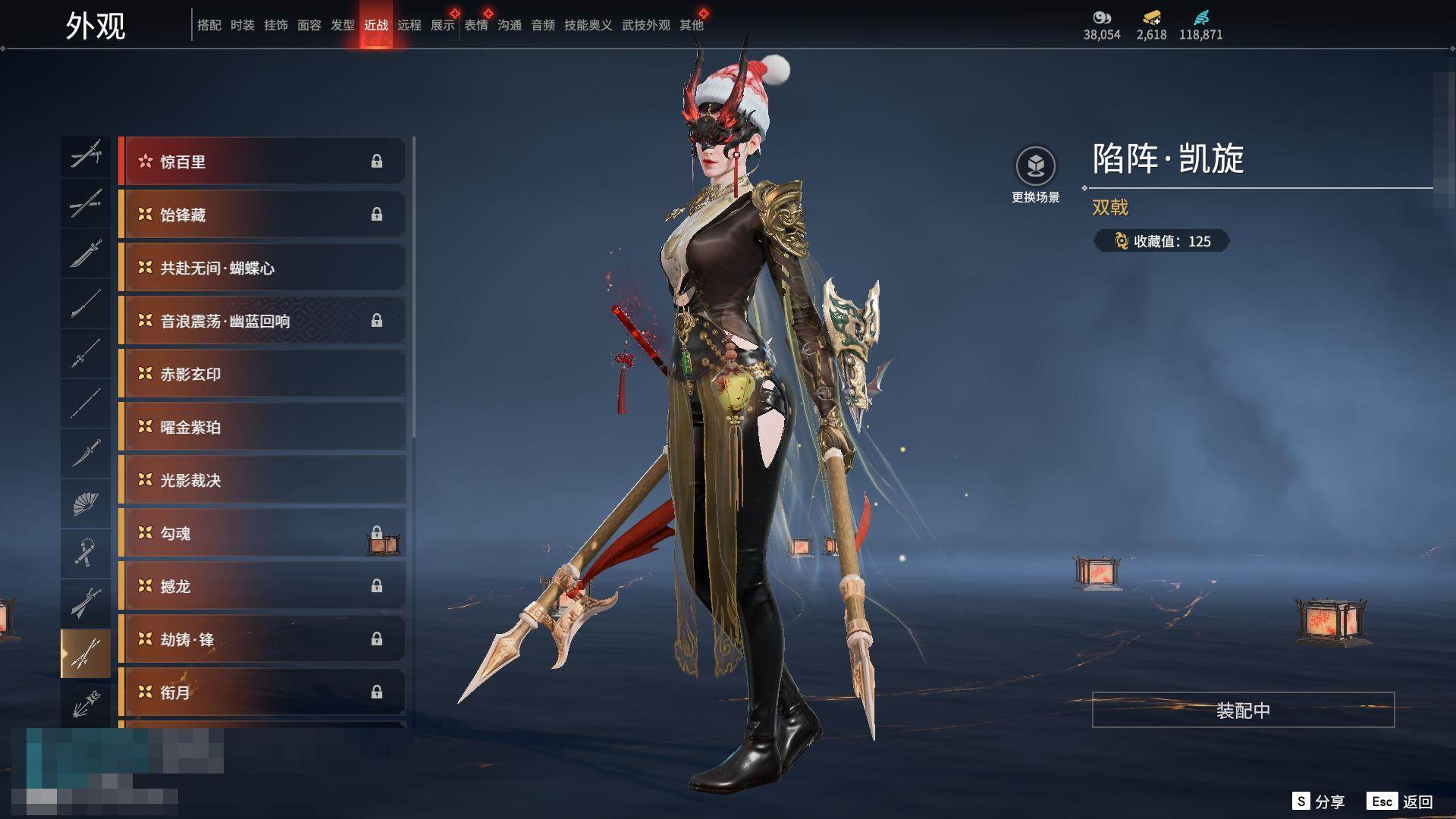The width and height of the screenshot is (1456, 819).
Task: Change the scene with 更换场景
Action: [1035, 175]
